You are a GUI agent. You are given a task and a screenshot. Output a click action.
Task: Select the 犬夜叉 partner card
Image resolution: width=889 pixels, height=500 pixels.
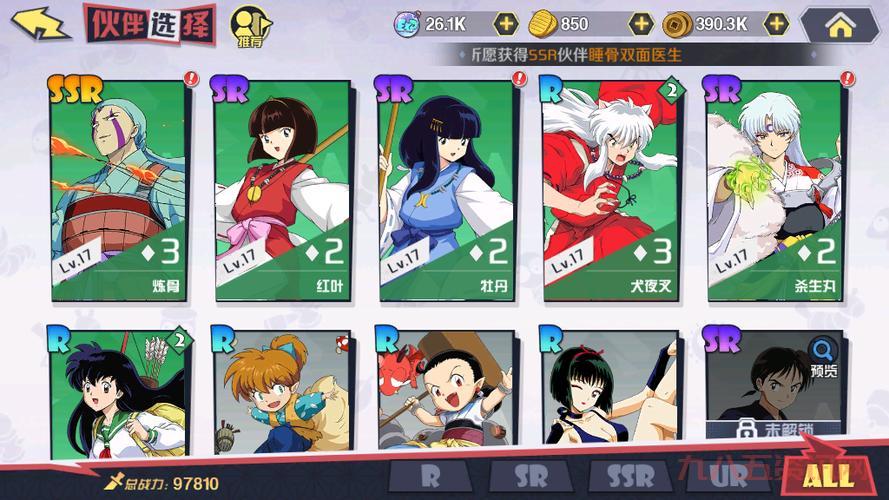[612, 190]
